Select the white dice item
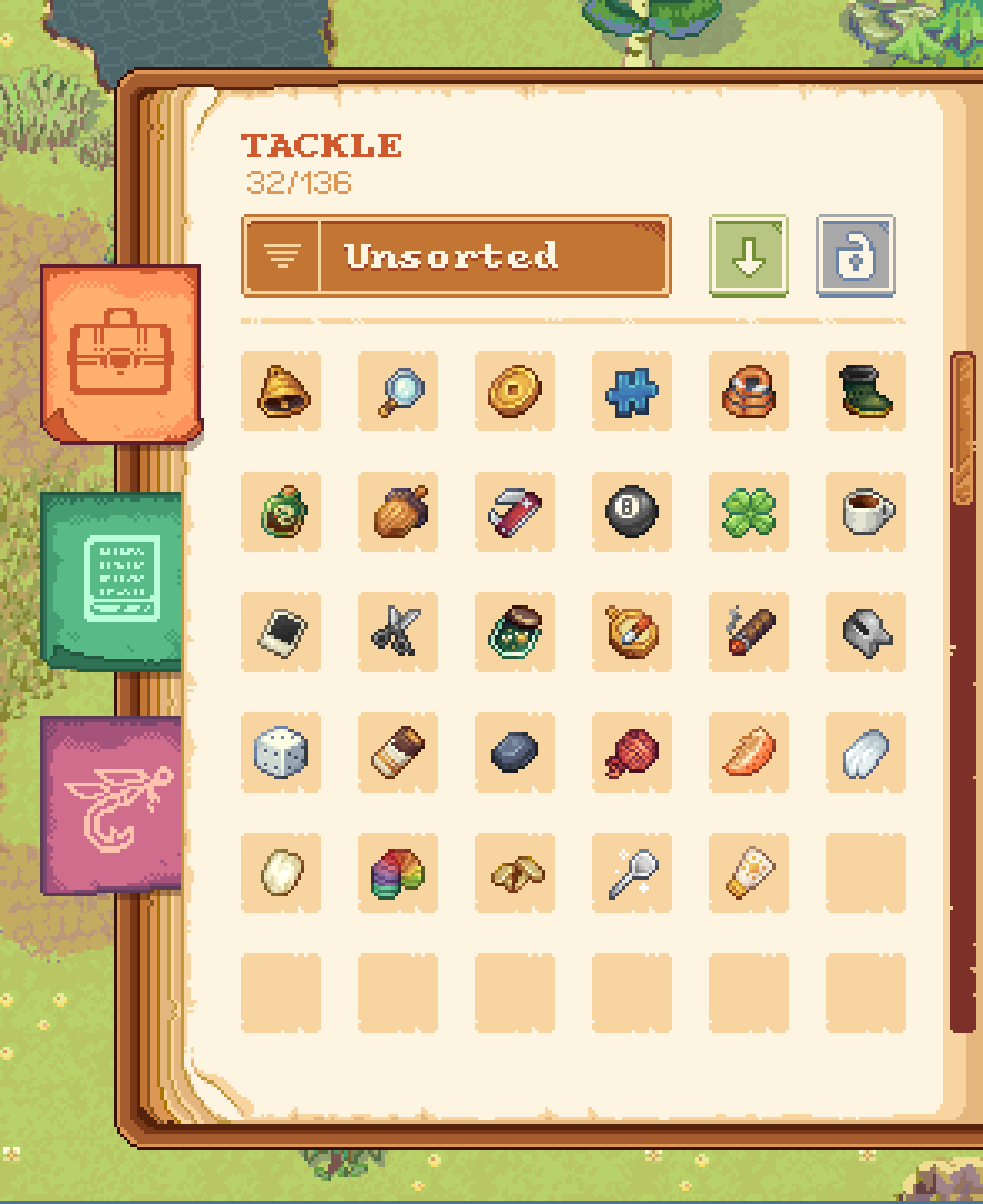This screenshot has height=1204, width=983. [281, 753]
